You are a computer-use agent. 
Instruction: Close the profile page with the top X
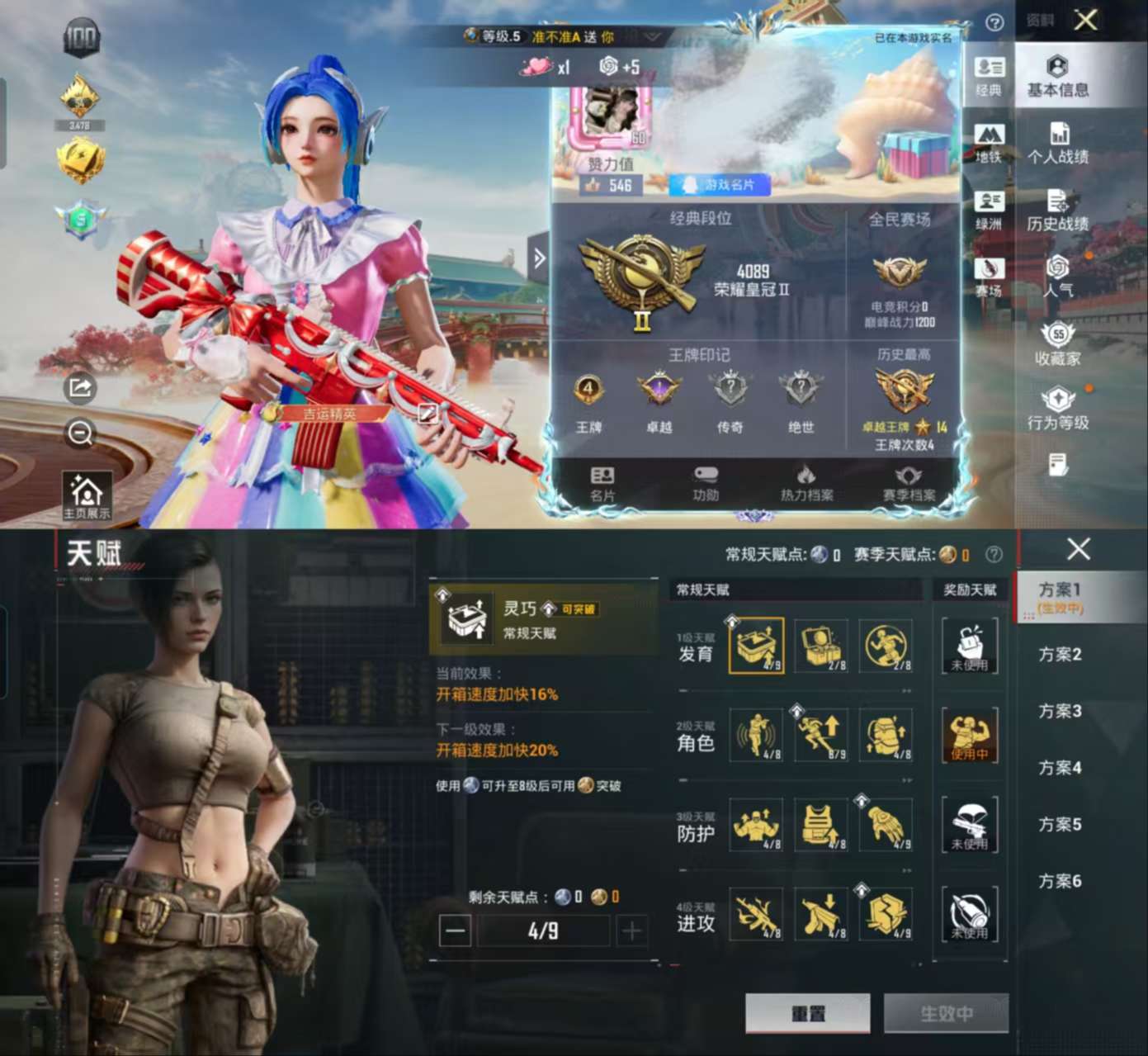point(1085,20)
